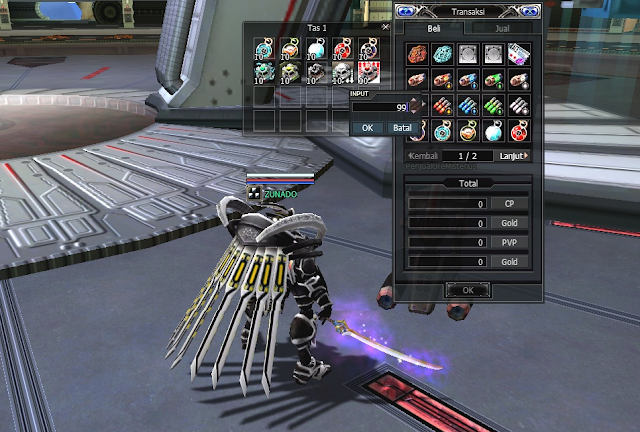This screenshot has width=640, height=432.
Task: Go to next shop page with Lanjut
Action: [x=512, y=156]
